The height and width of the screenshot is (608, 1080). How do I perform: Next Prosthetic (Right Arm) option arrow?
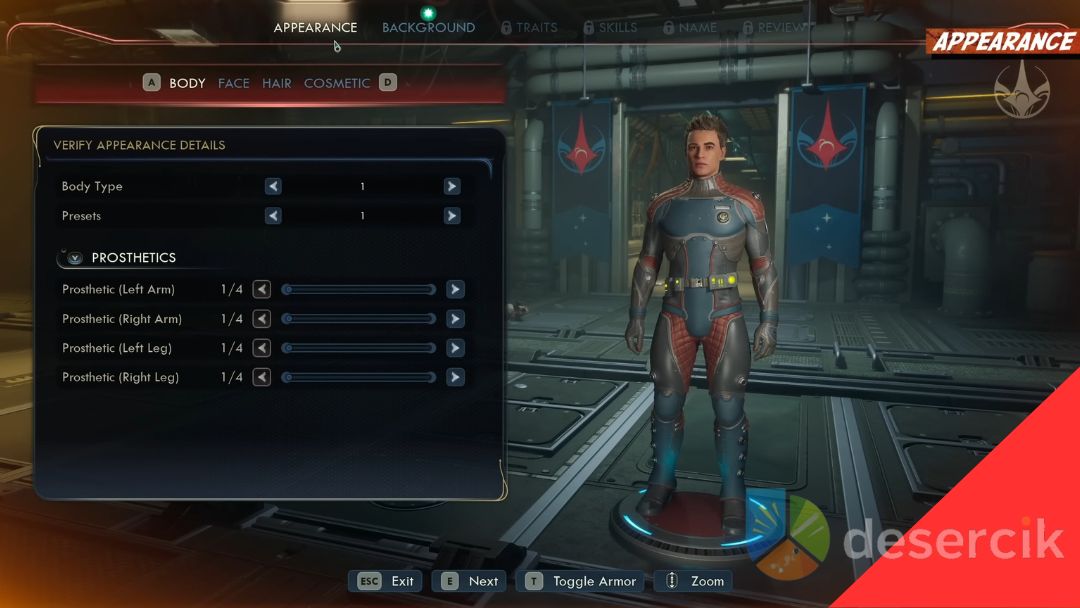pos(455,319)
